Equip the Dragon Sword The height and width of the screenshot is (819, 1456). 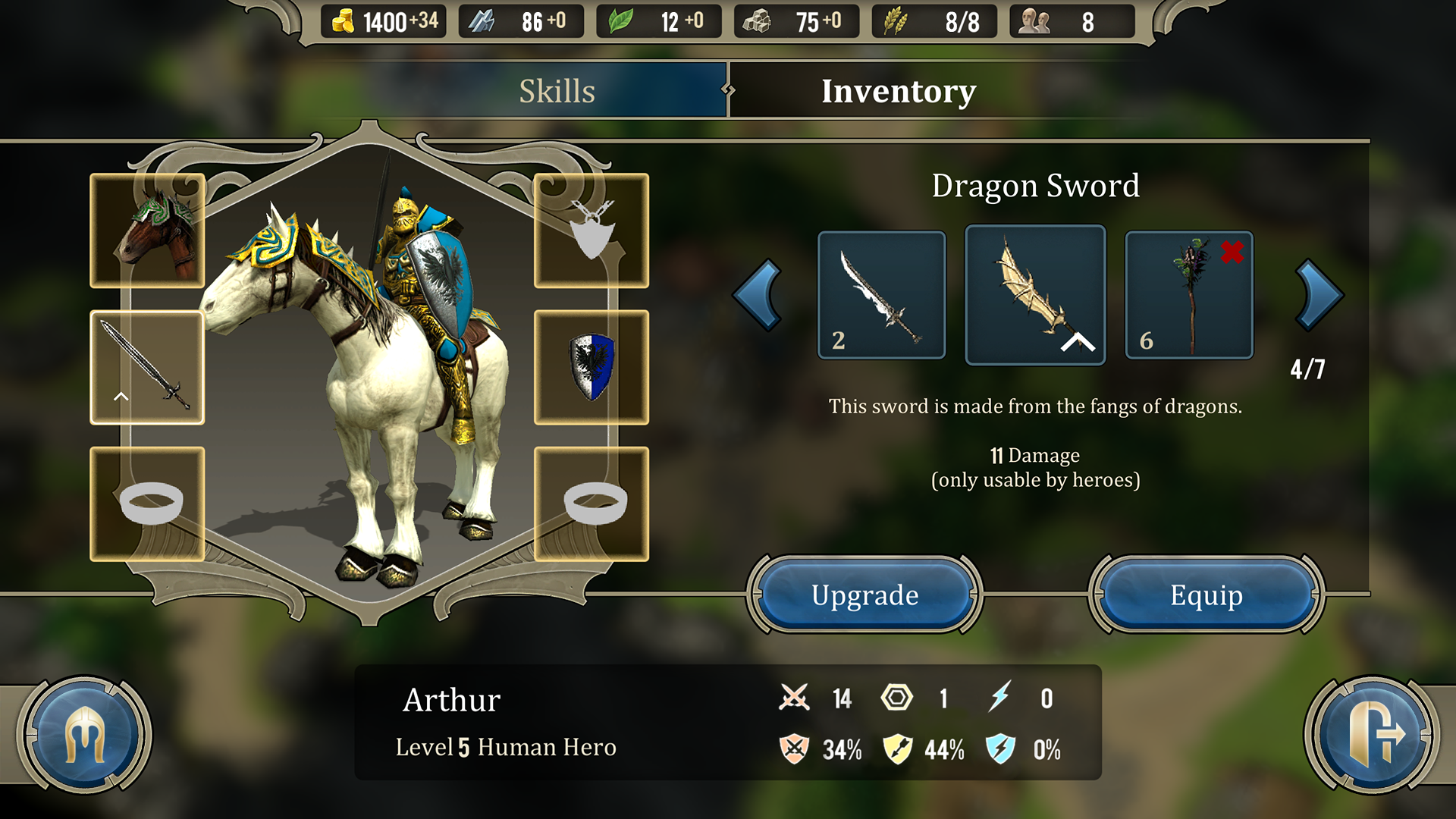[x=1206, y=595]
